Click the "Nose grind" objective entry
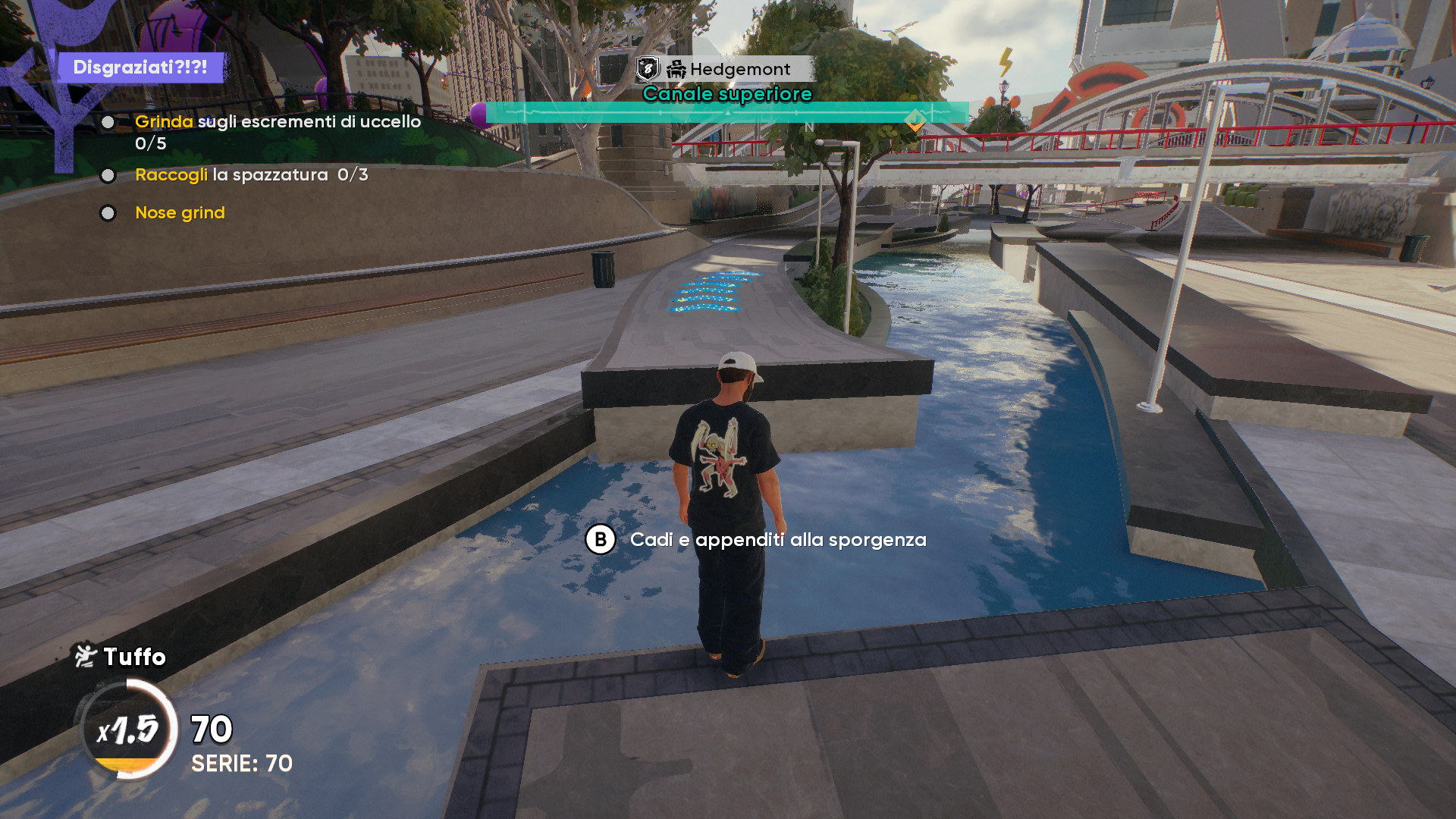1456x819 pixels. pos(180,213)
